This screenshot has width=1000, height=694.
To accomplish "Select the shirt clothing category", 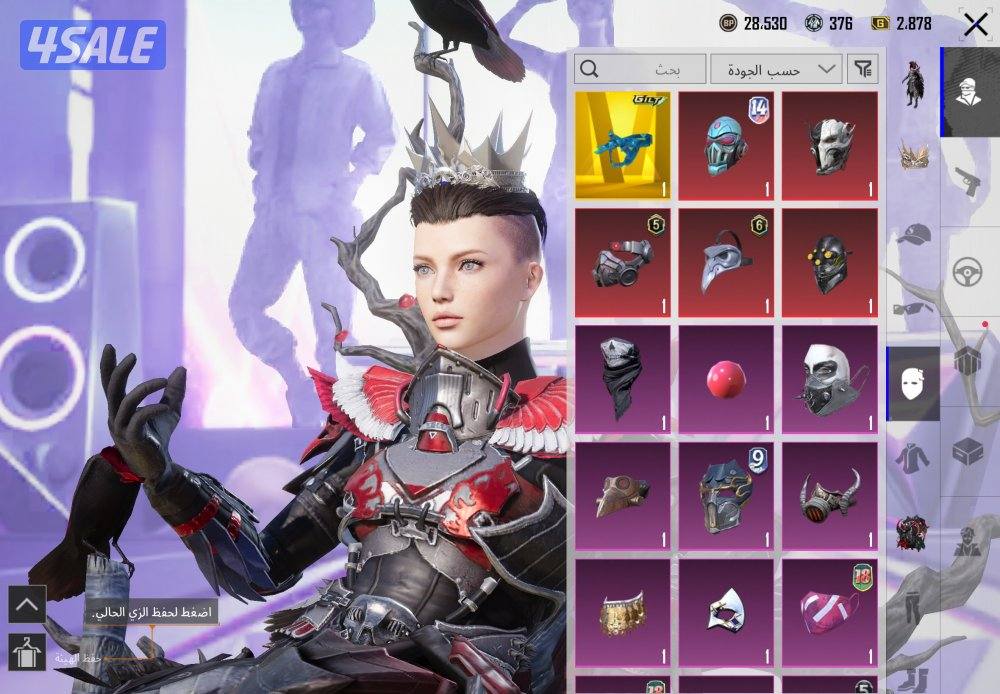I will 913,457.
